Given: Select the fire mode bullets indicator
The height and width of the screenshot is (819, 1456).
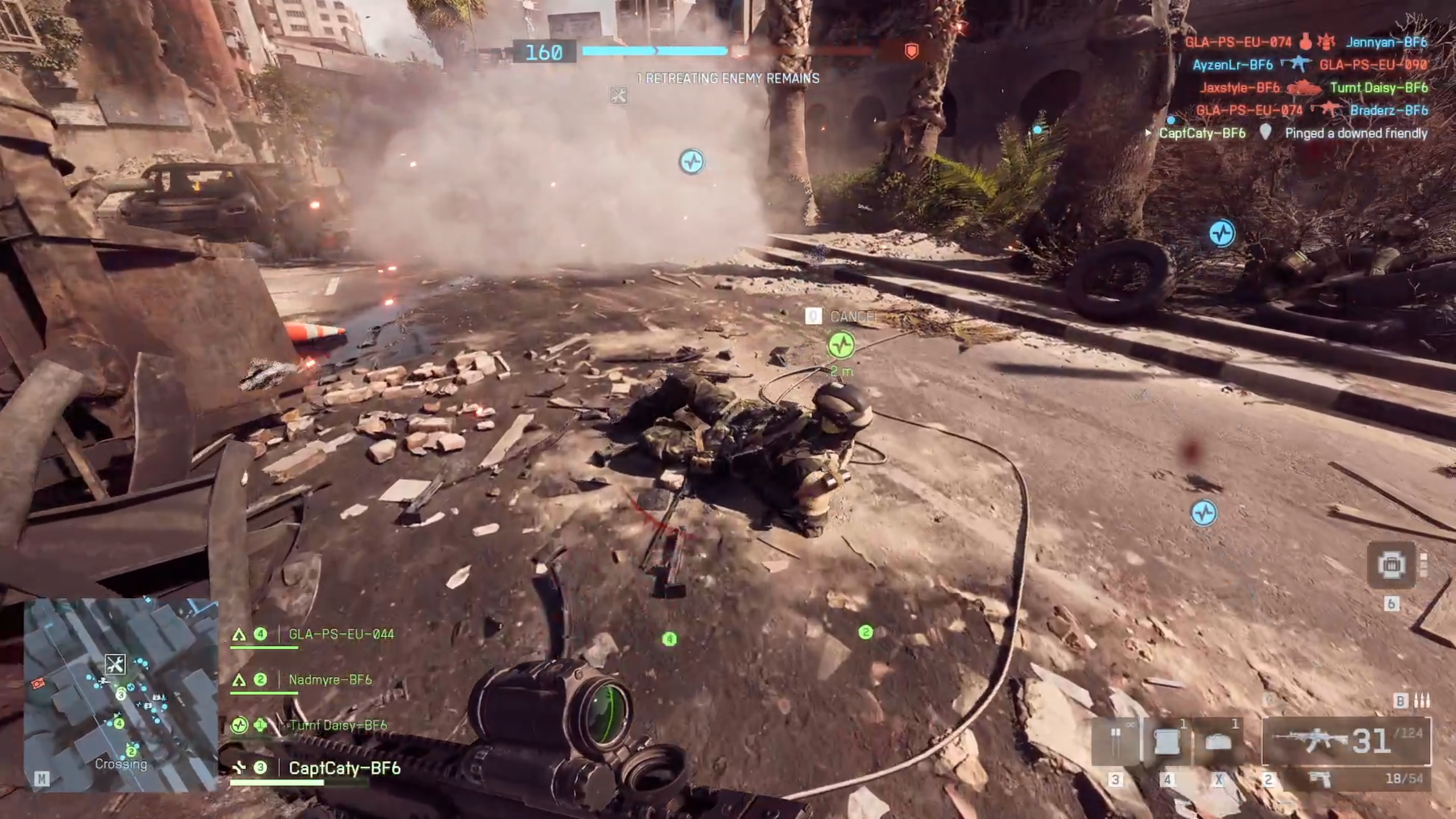Looking at the screenshot, I should (1421, 701).
